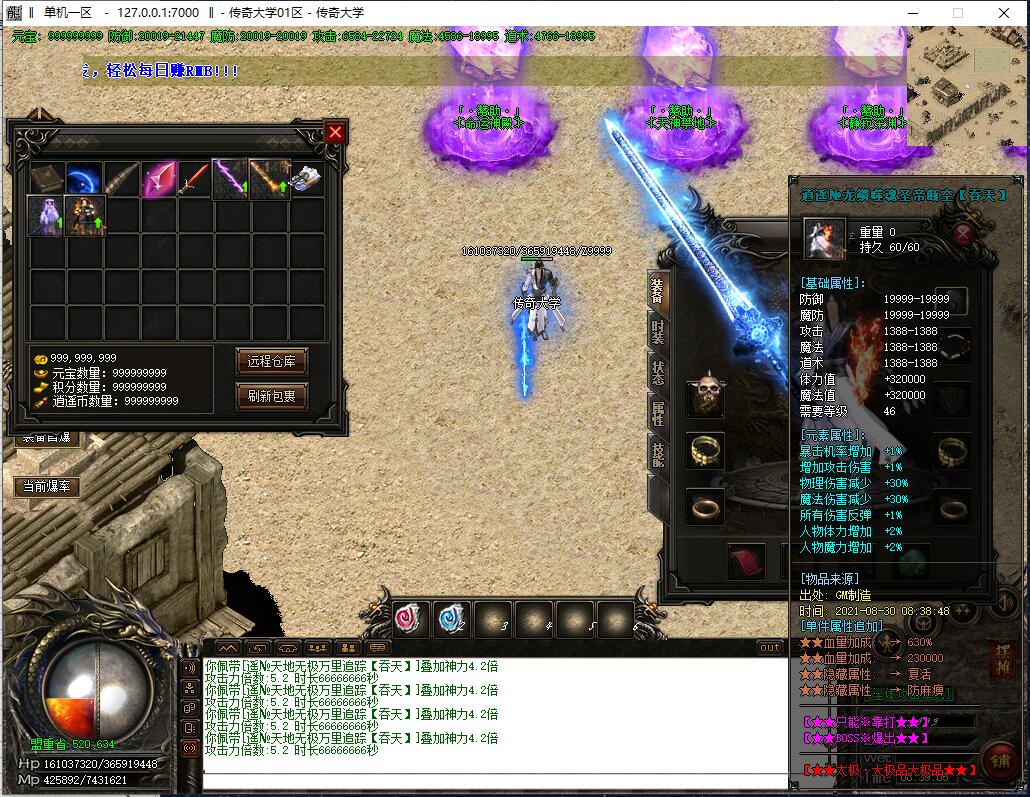This screenshot has height=797, width=1030.
Task: Select the brown book in the bag
Action: click(x=47, y=180)
